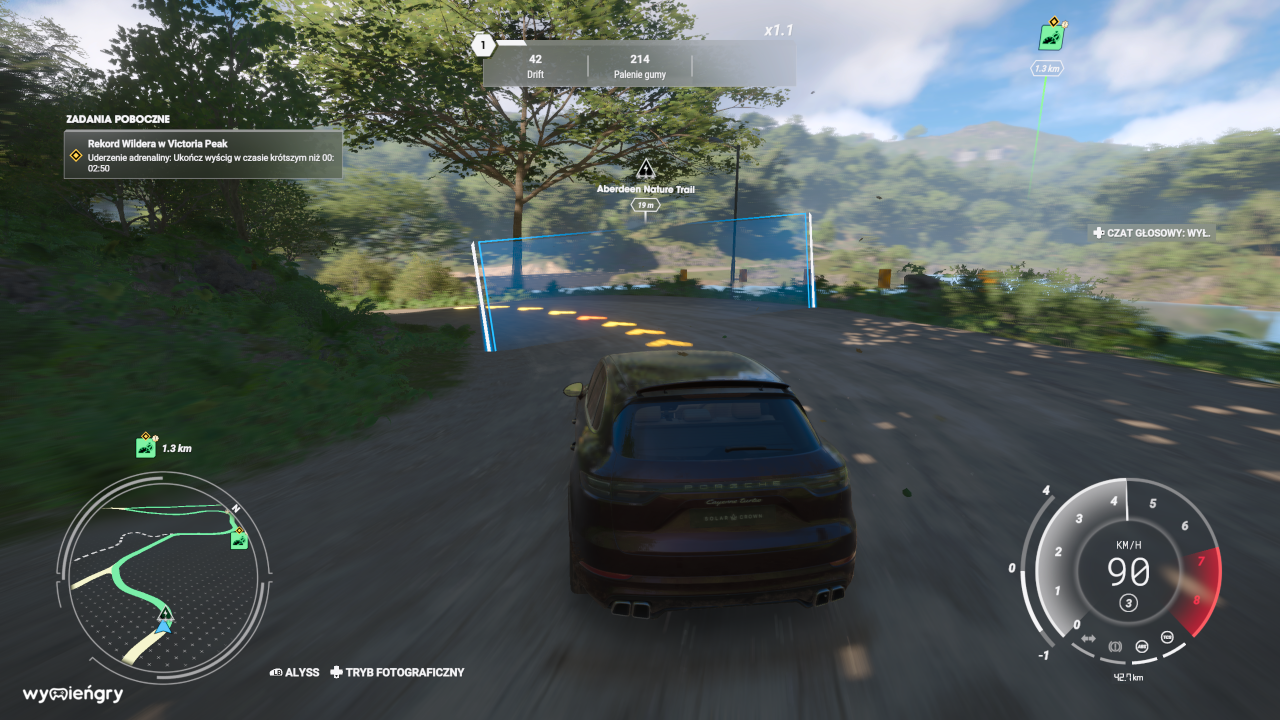Open the Rekord Wildera w Victoria Peak side quest
Image resolution: width=1280 pixels, height=720 pixels.
203,155
